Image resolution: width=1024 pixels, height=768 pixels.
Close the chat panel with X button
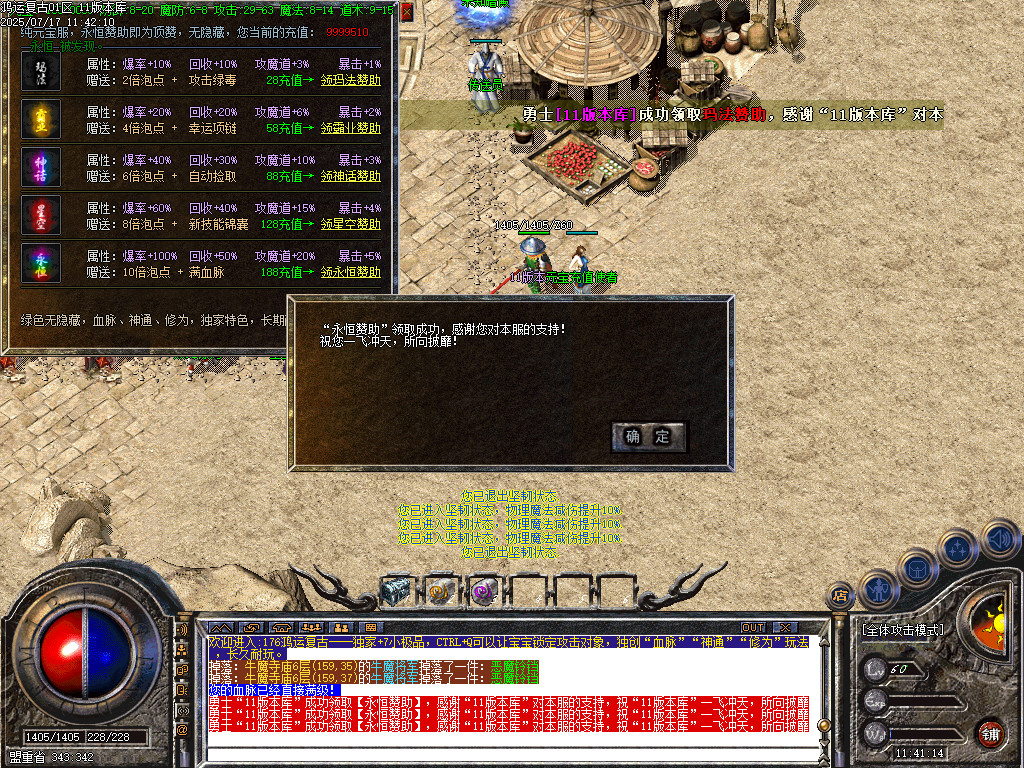(784, 628)
